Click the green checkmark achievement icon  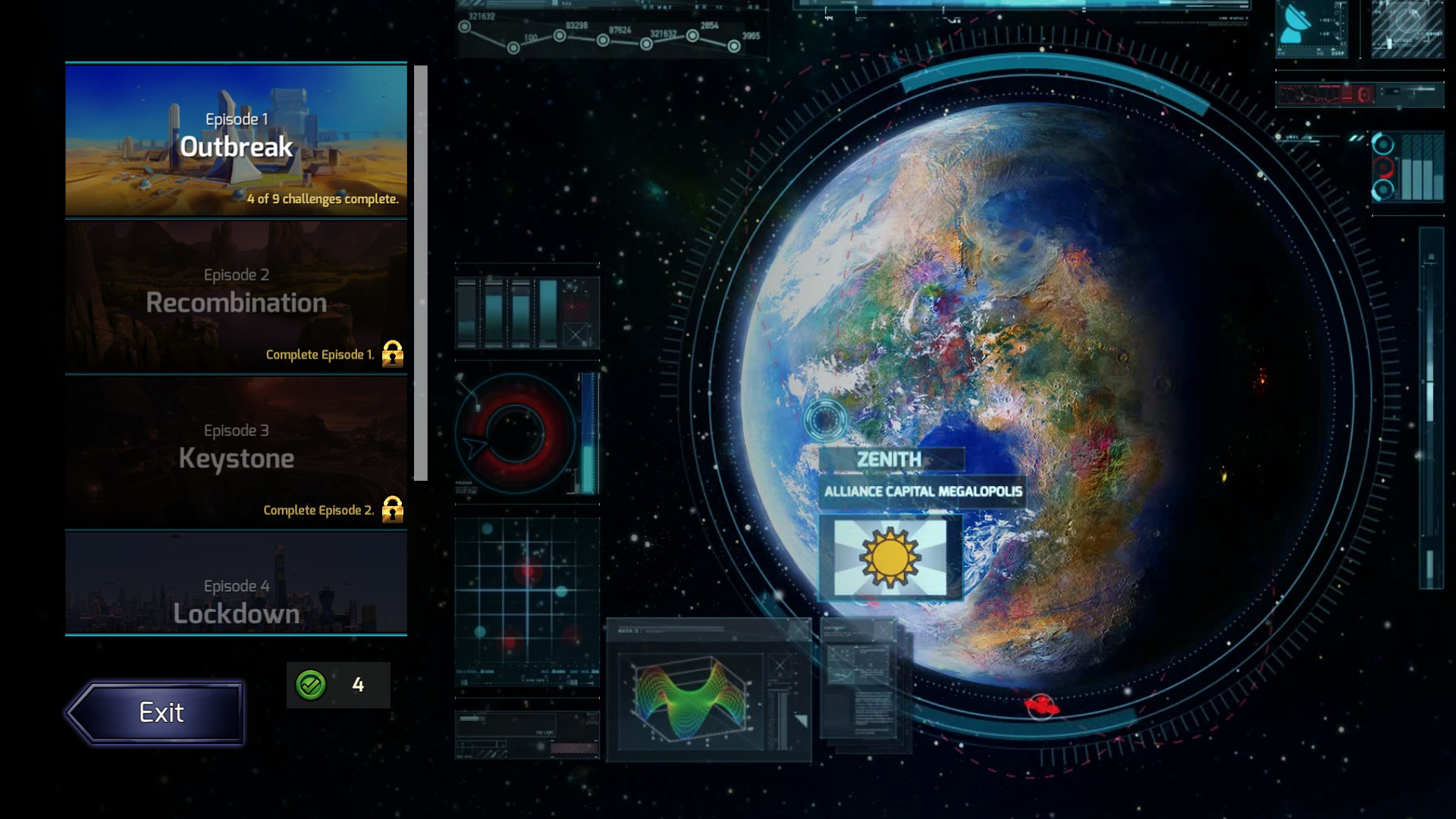pos(311,685)
